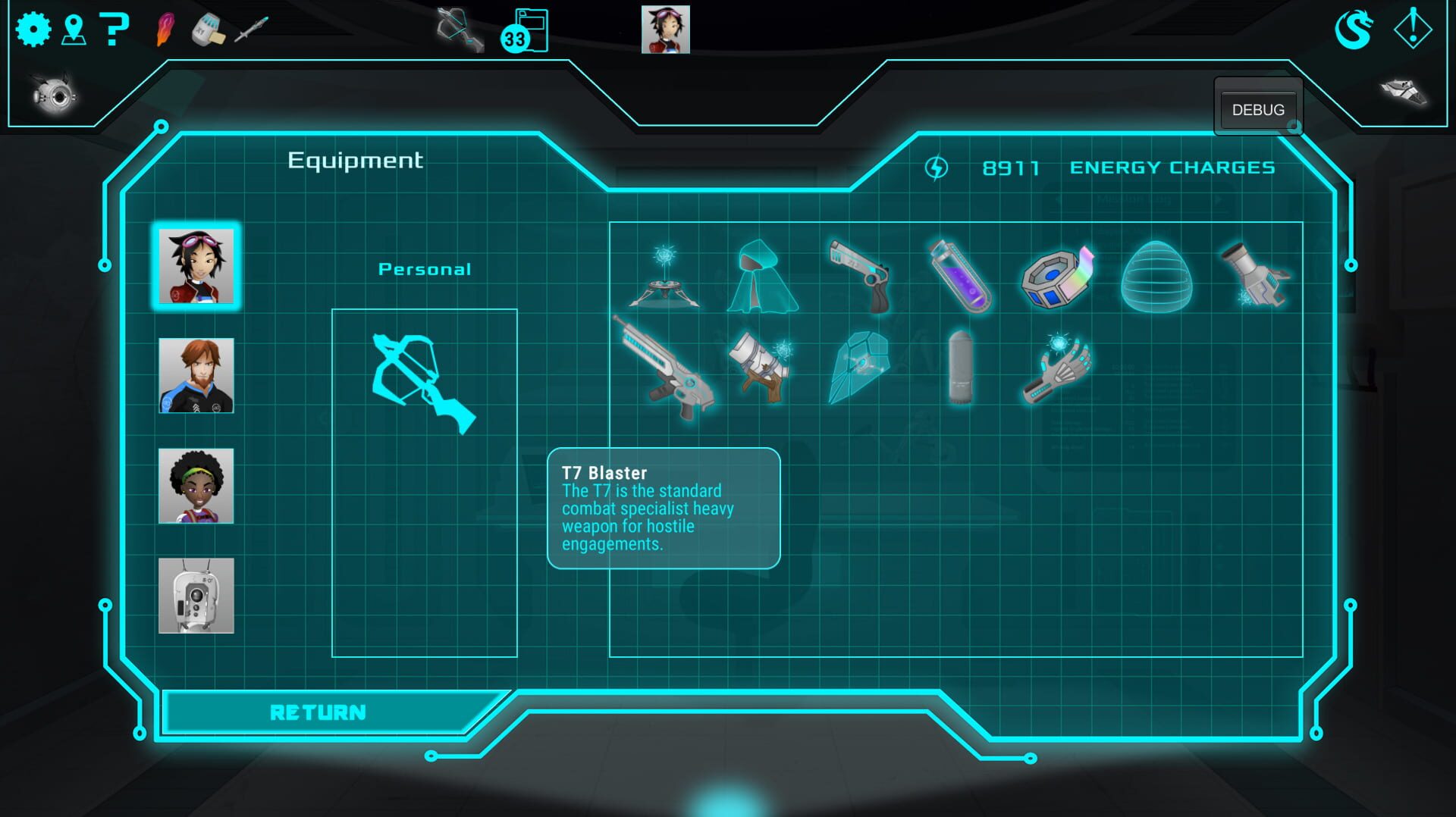Screen dimensions: 1456x817
Task: Choose the dome shield item
Action: 1156,277
